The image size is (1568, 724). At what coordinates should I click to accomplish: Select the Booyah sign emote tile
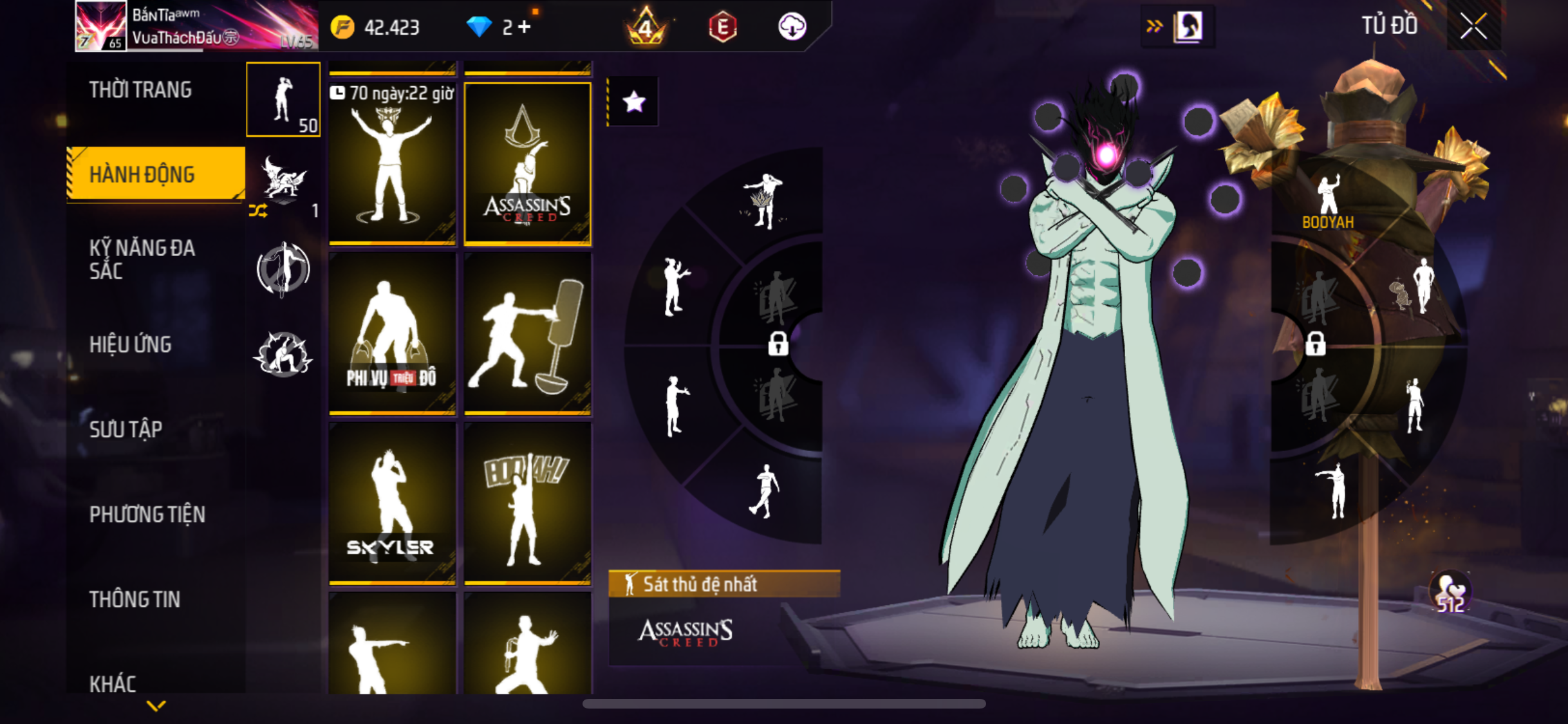point(527,503)
